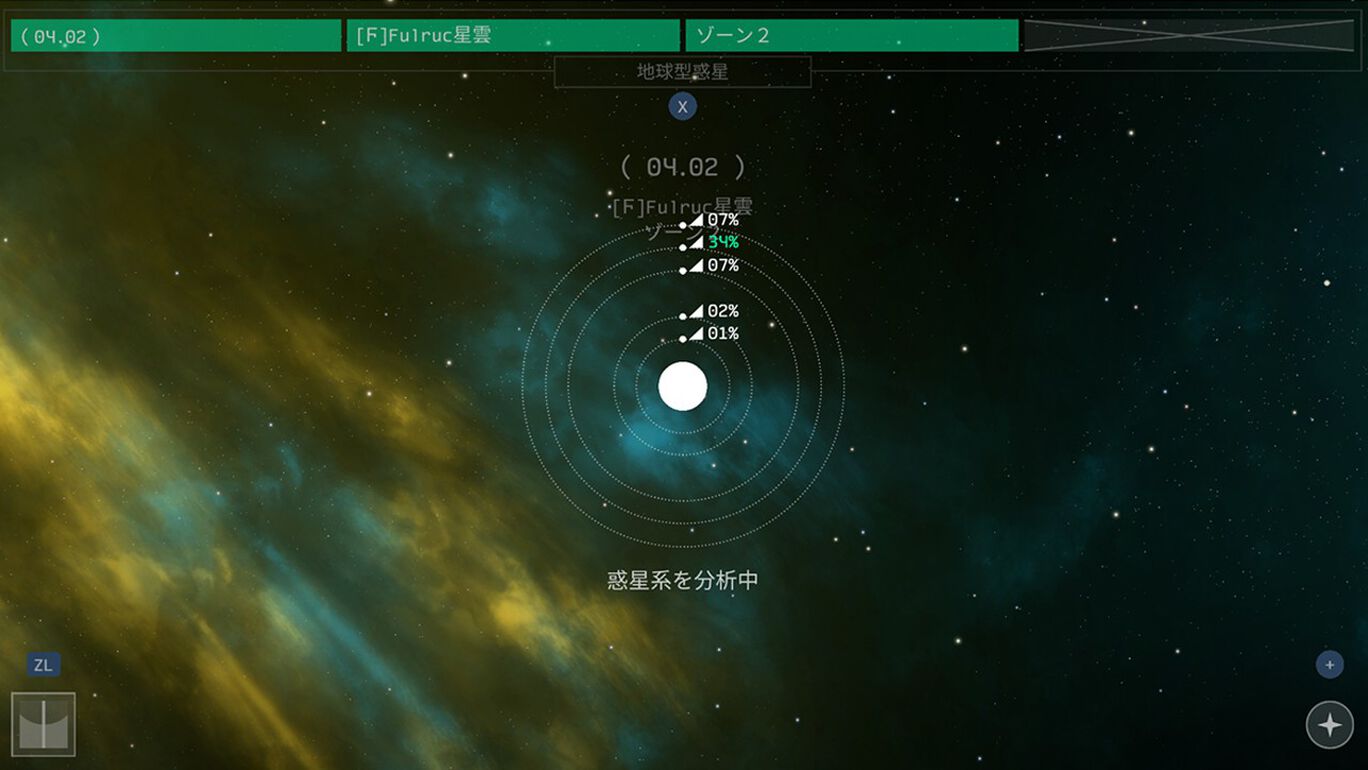Image resolution: width=1368 pixels, height=770 pixels.
Task: Switch to the ゾーン2 section
Action: [851, 35]
